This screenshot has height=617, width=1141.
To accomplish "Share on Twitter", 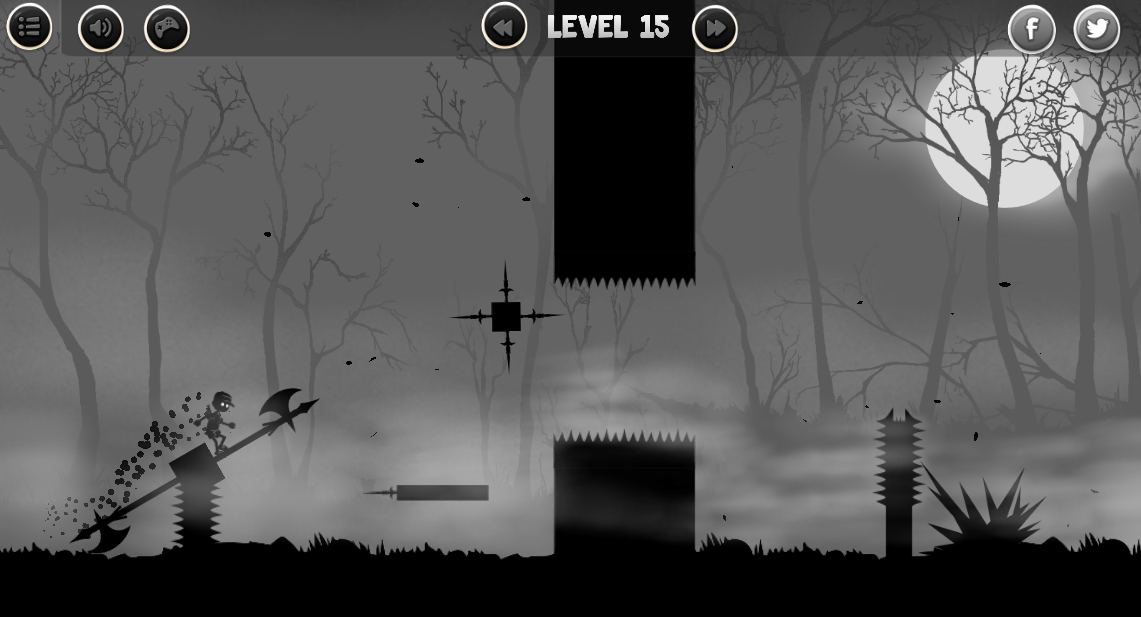I will [x=1097, y=29].
